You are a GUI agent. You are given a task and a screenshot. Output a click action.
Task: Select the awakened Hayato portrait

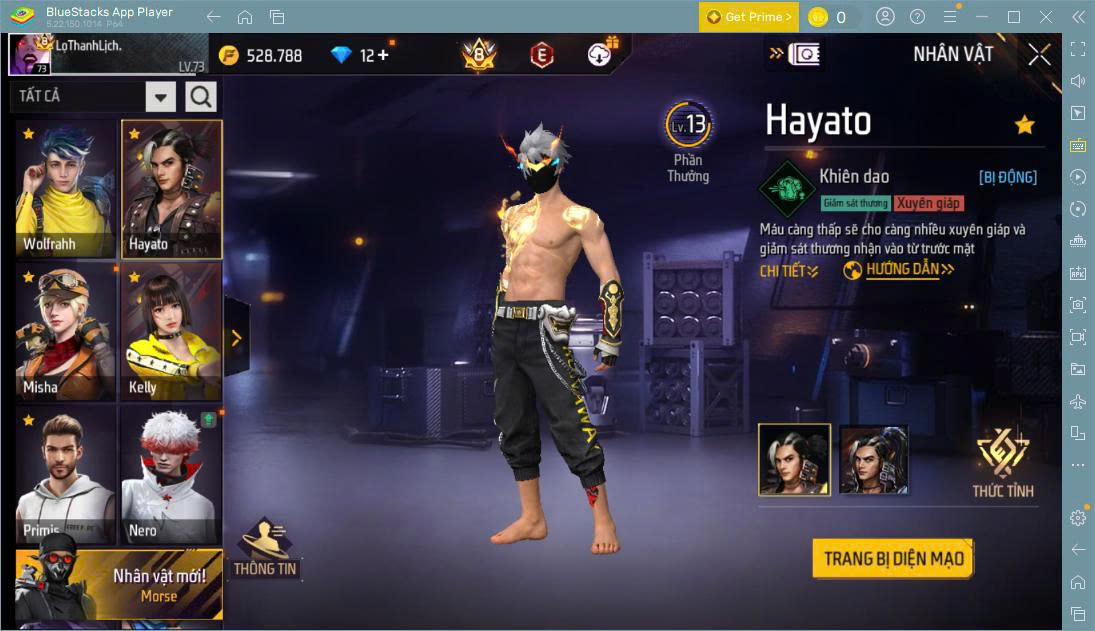[874, 460]
